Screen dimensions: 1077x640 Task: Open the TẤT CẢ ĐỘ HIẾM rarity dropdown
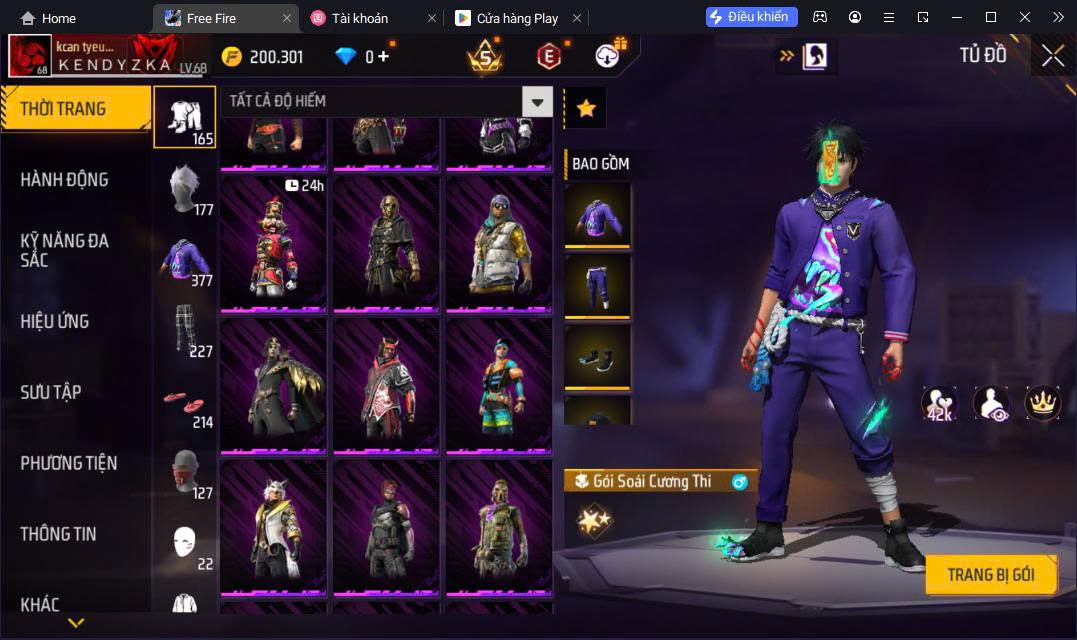[x=538, y=101]
